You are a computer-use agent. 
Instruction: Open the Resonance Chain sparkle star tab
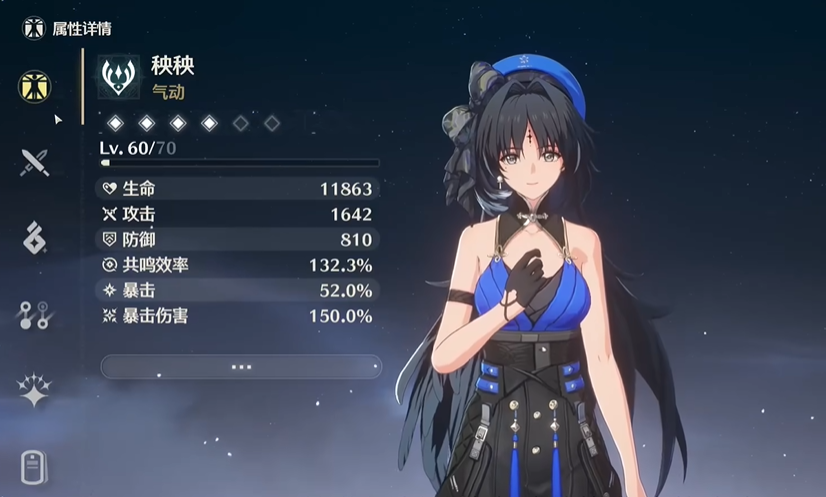click(35, 391)
